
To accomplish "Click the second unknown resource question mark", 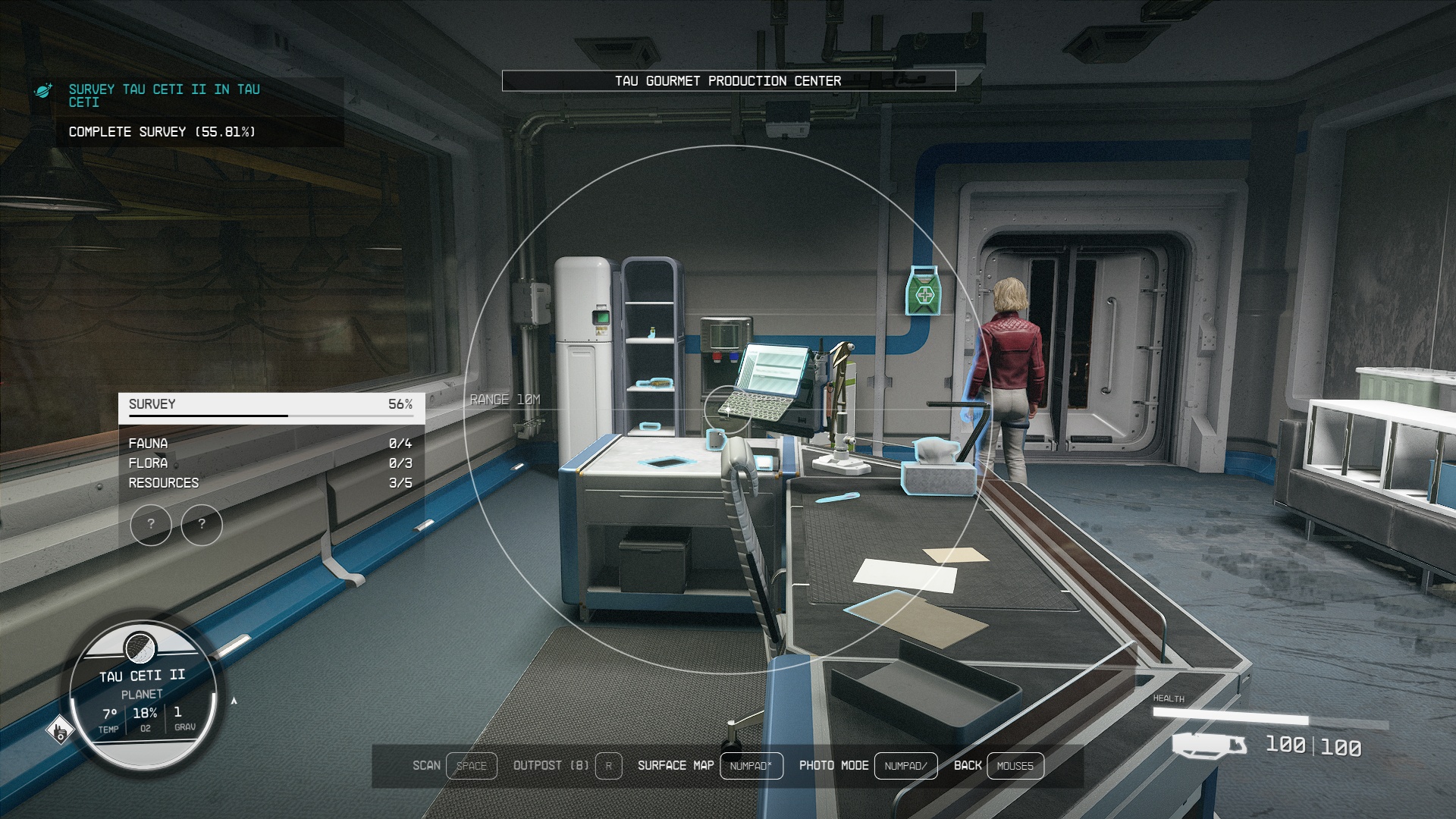I will [201, 524].
